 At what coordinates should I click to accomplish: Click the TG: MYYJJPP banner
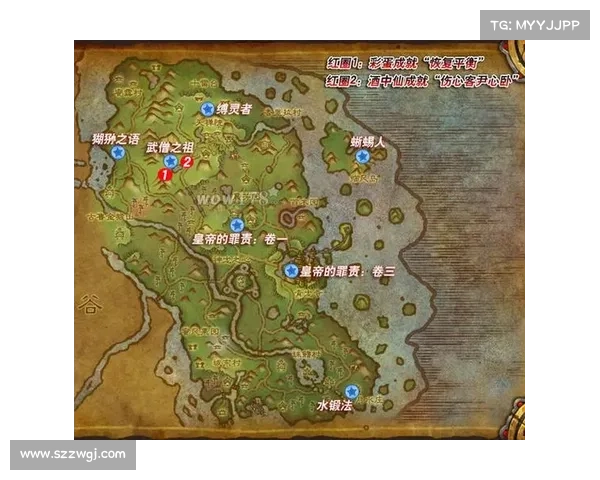tap(535, 24)
